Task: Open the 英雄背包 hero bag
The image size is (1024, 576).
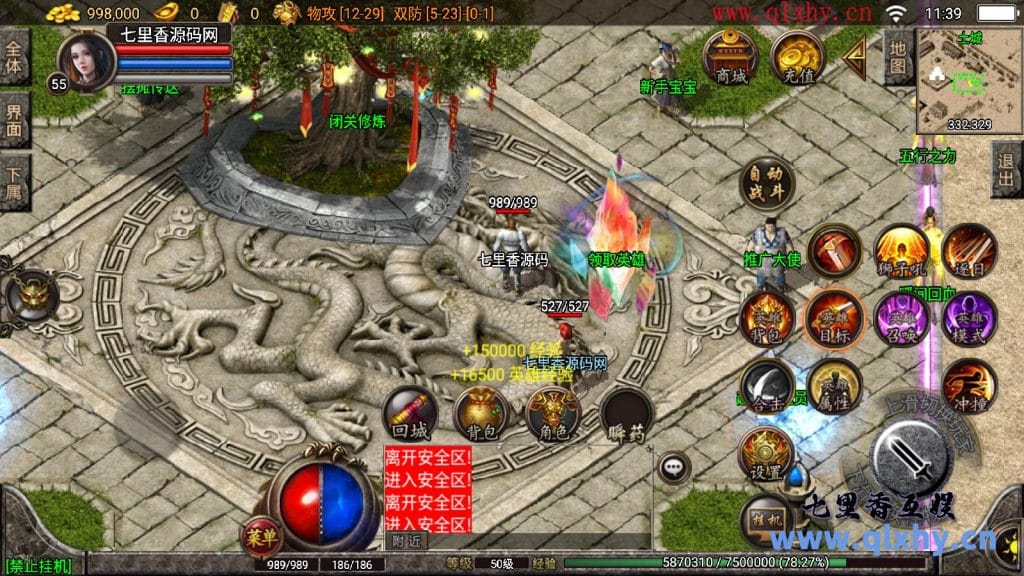Action: (x=766, y=317)
